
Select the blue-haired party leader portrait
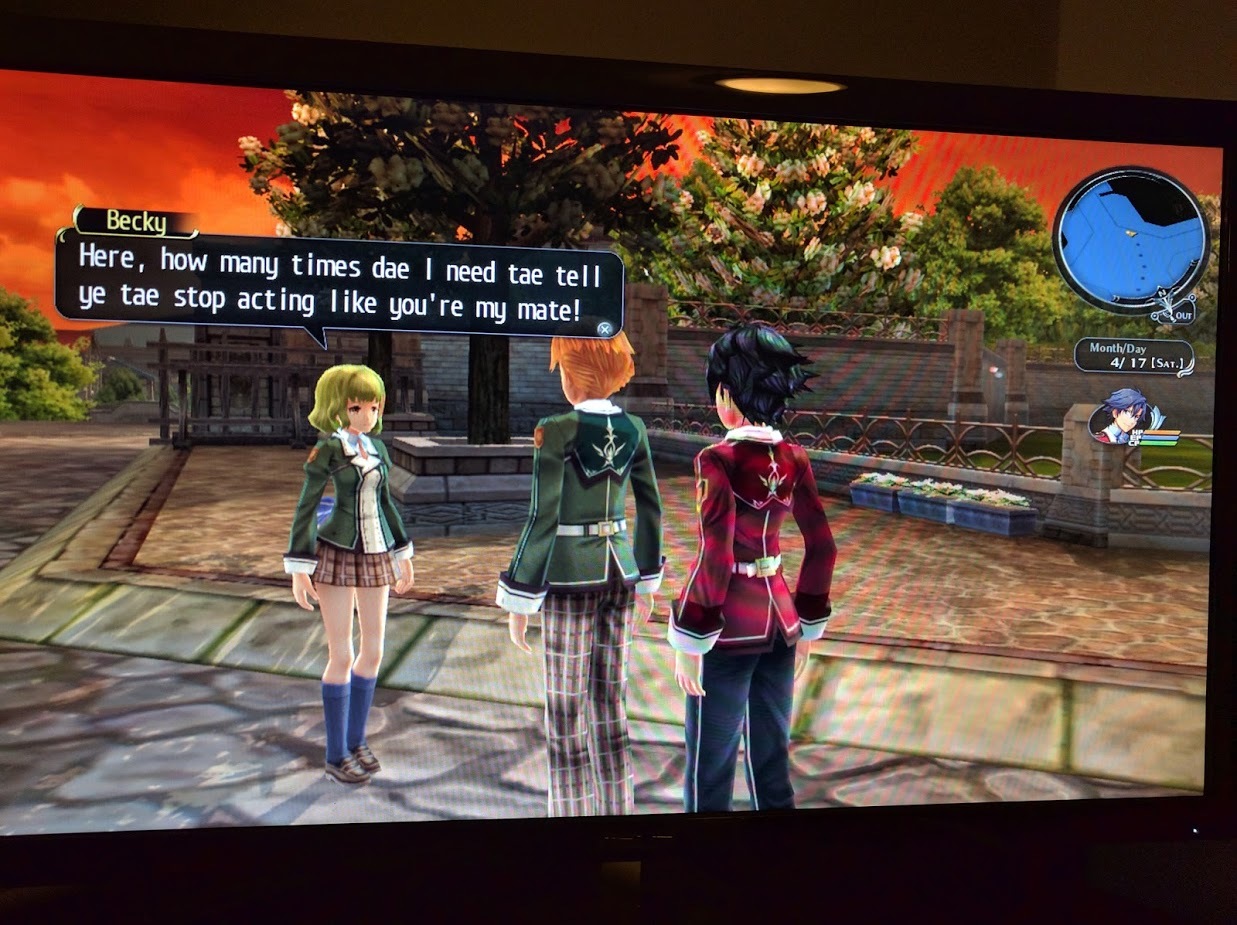[x=1125, y=416]
